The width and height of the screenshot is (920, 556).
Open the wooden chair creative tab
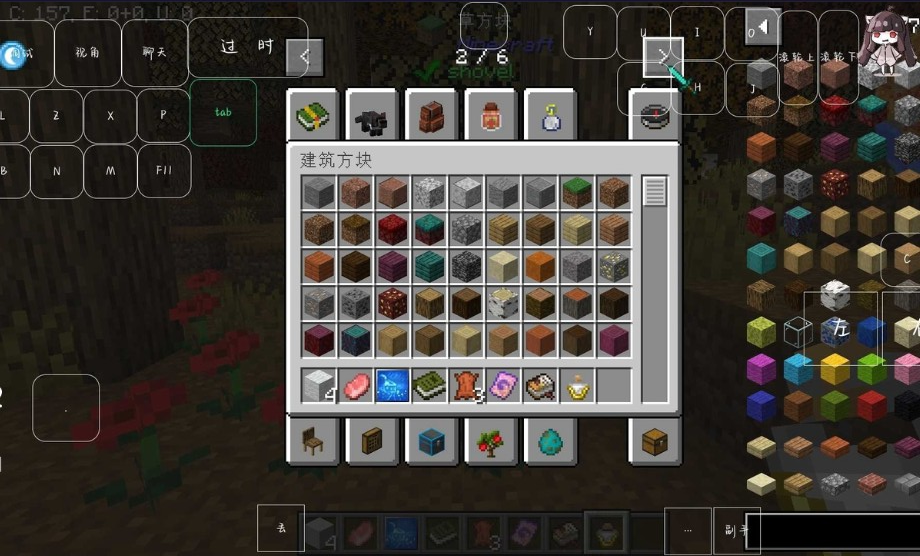(x=313, y=440)
